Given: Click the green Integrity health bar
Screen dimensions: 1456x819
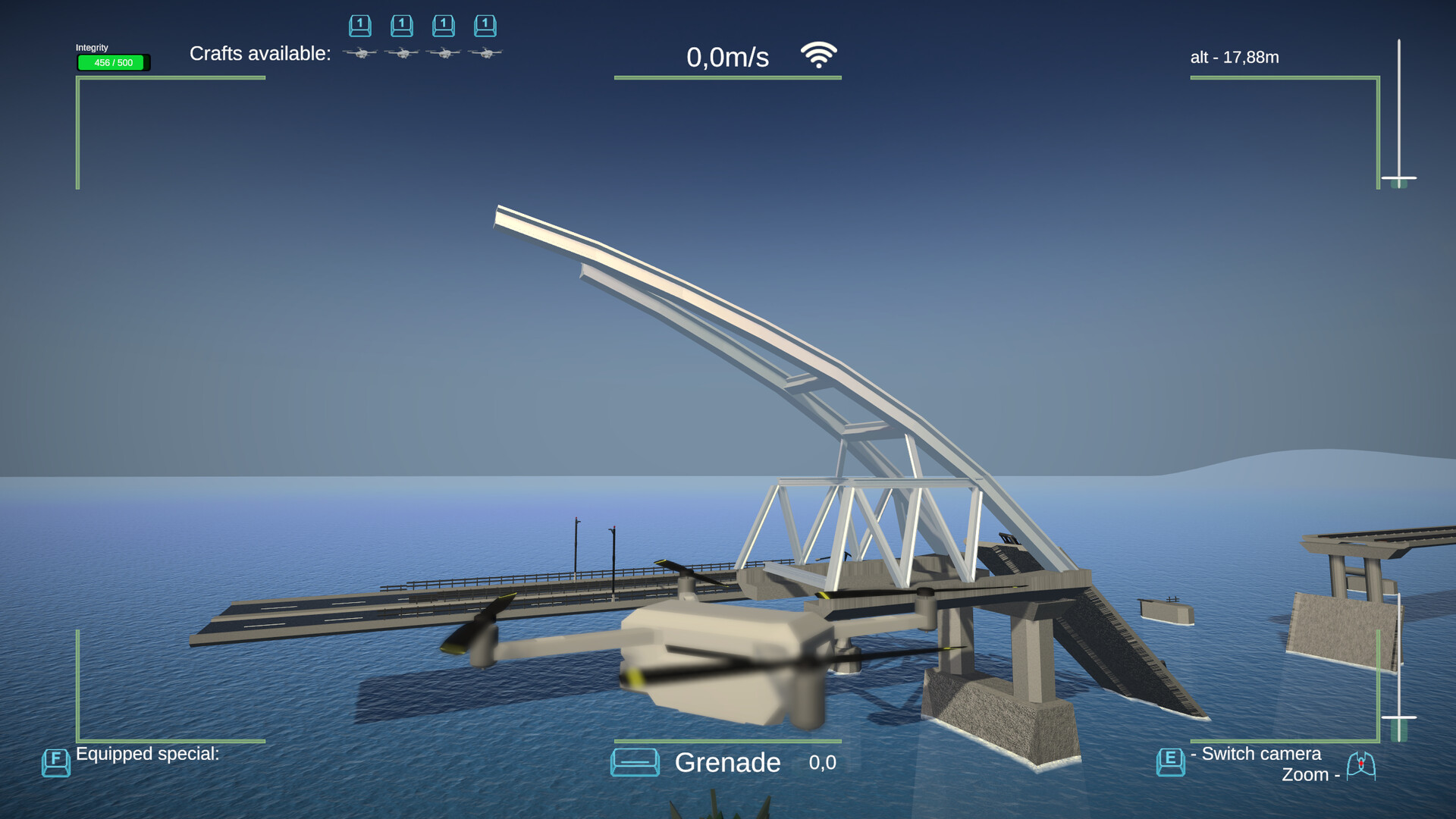Looking at the screenshot, I should tap(112, 63).
